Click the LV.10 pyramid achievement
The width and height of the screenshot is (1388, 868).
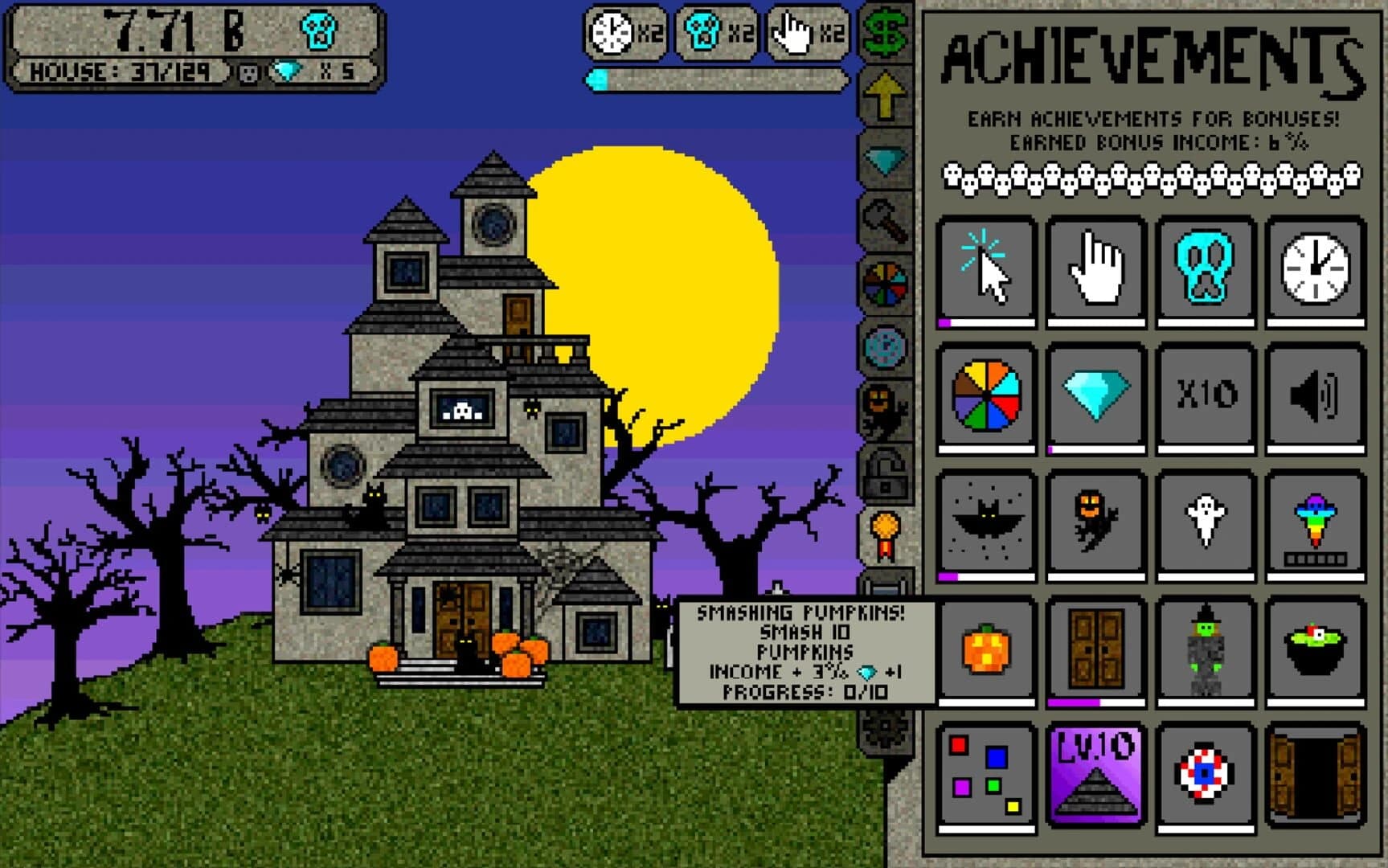[x=1095, y=776]
